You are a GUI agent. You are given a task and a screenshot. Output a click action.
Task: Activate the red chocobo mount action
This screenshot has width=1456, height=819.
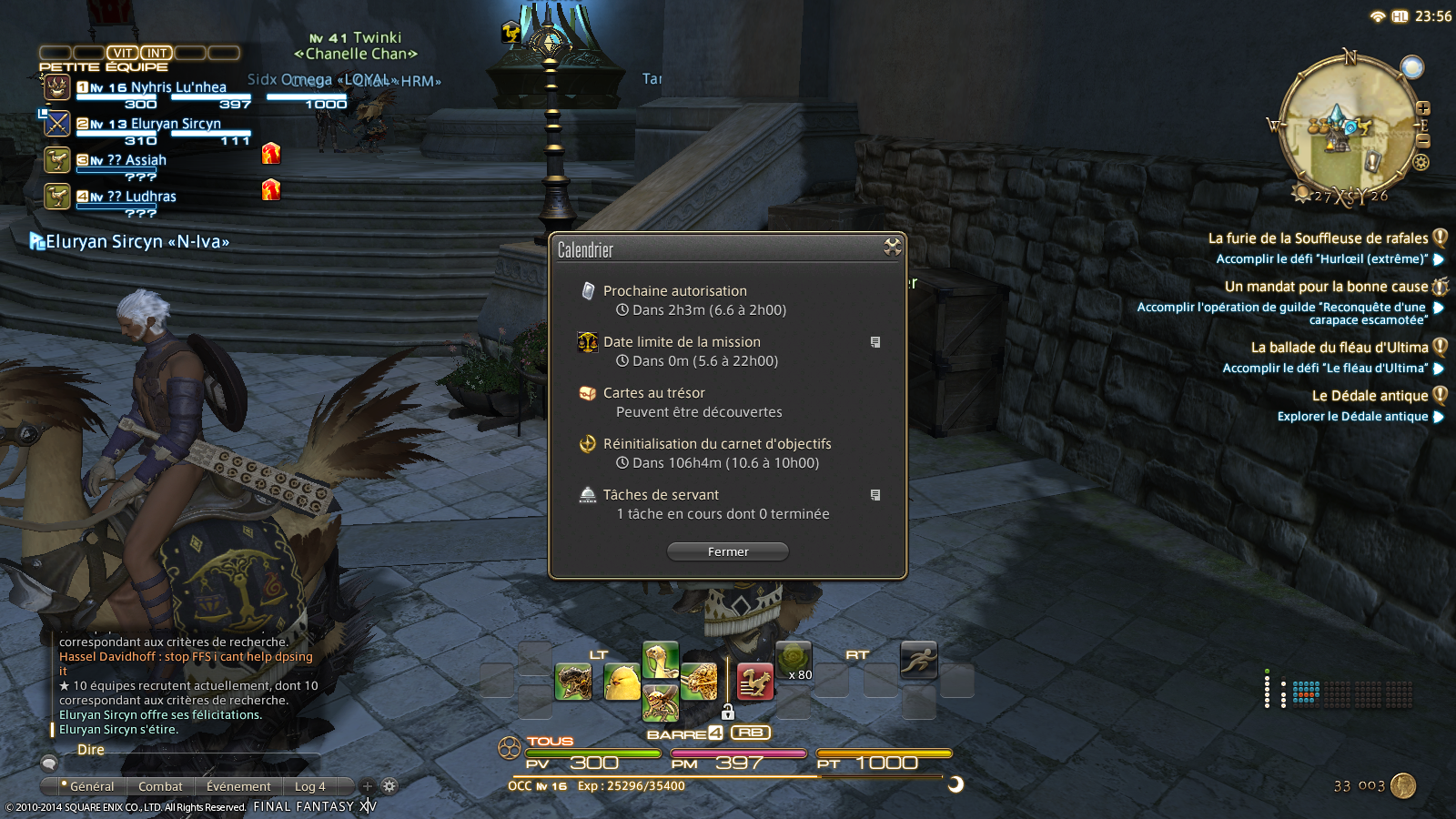754,682
